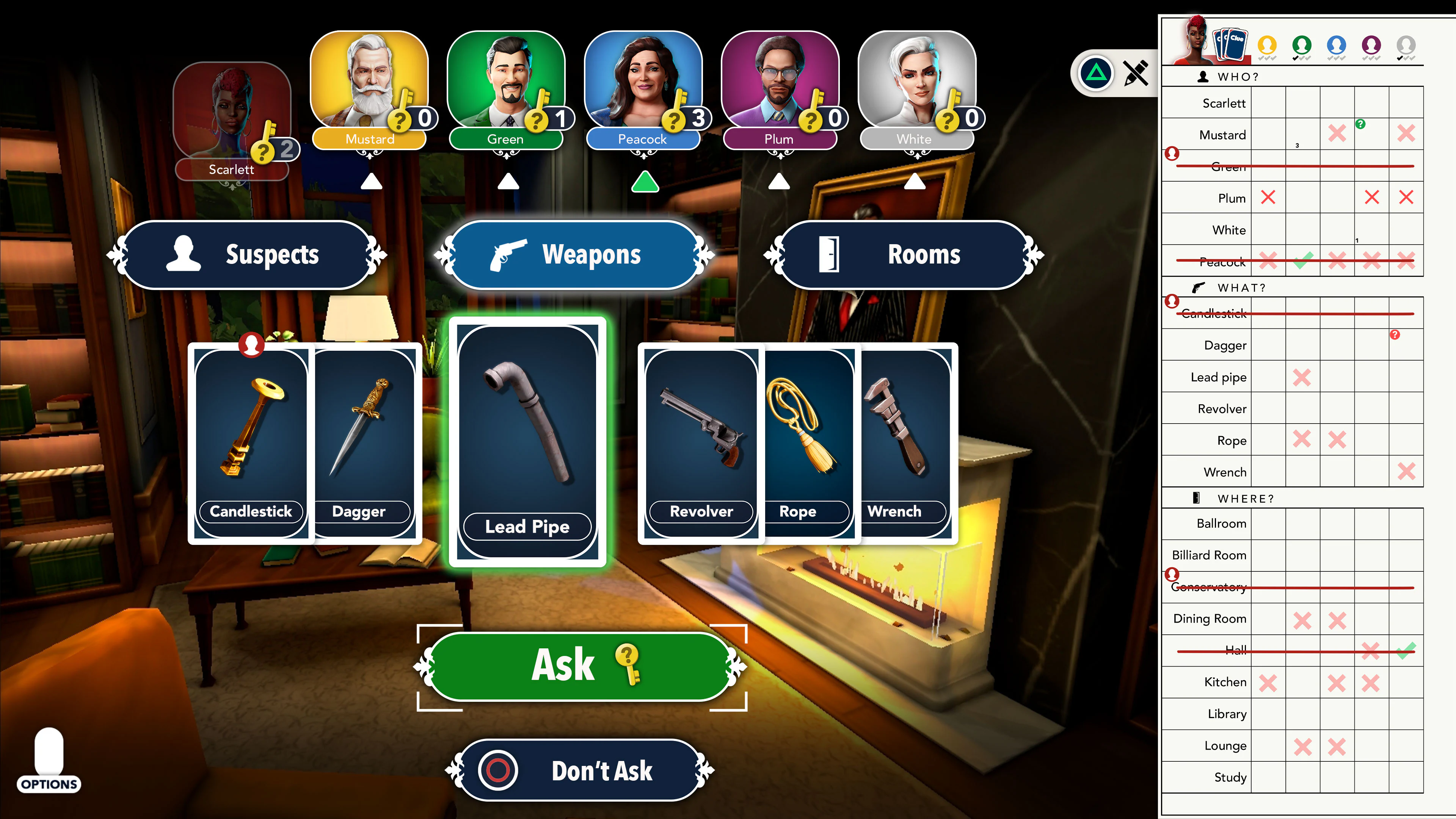Click the arrow indicator below Mrs. White
1456x819 pixels.
pos(916,182)
